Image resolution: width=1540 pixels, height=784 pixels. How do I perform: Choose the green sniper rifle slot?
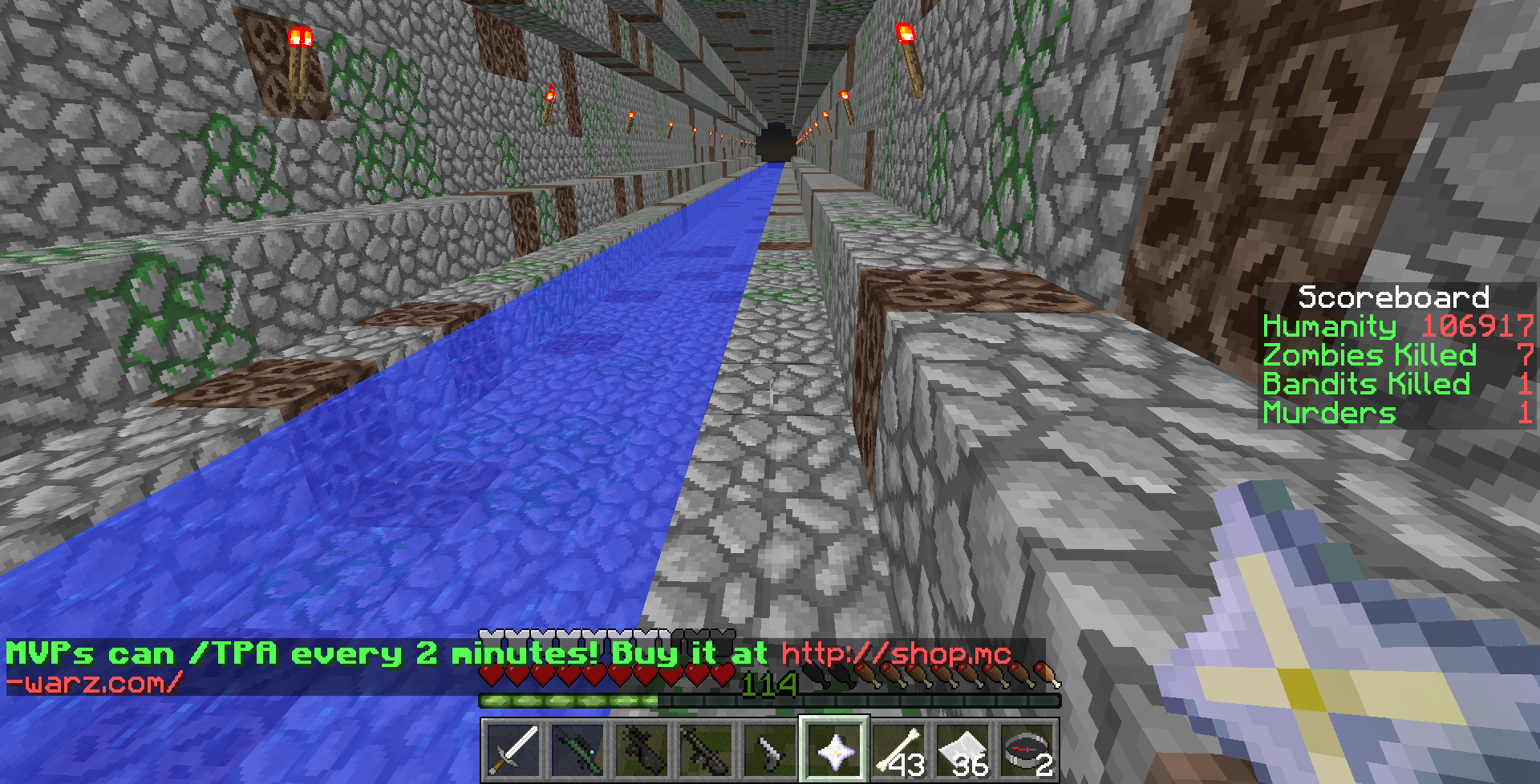(x=577, y=750)
